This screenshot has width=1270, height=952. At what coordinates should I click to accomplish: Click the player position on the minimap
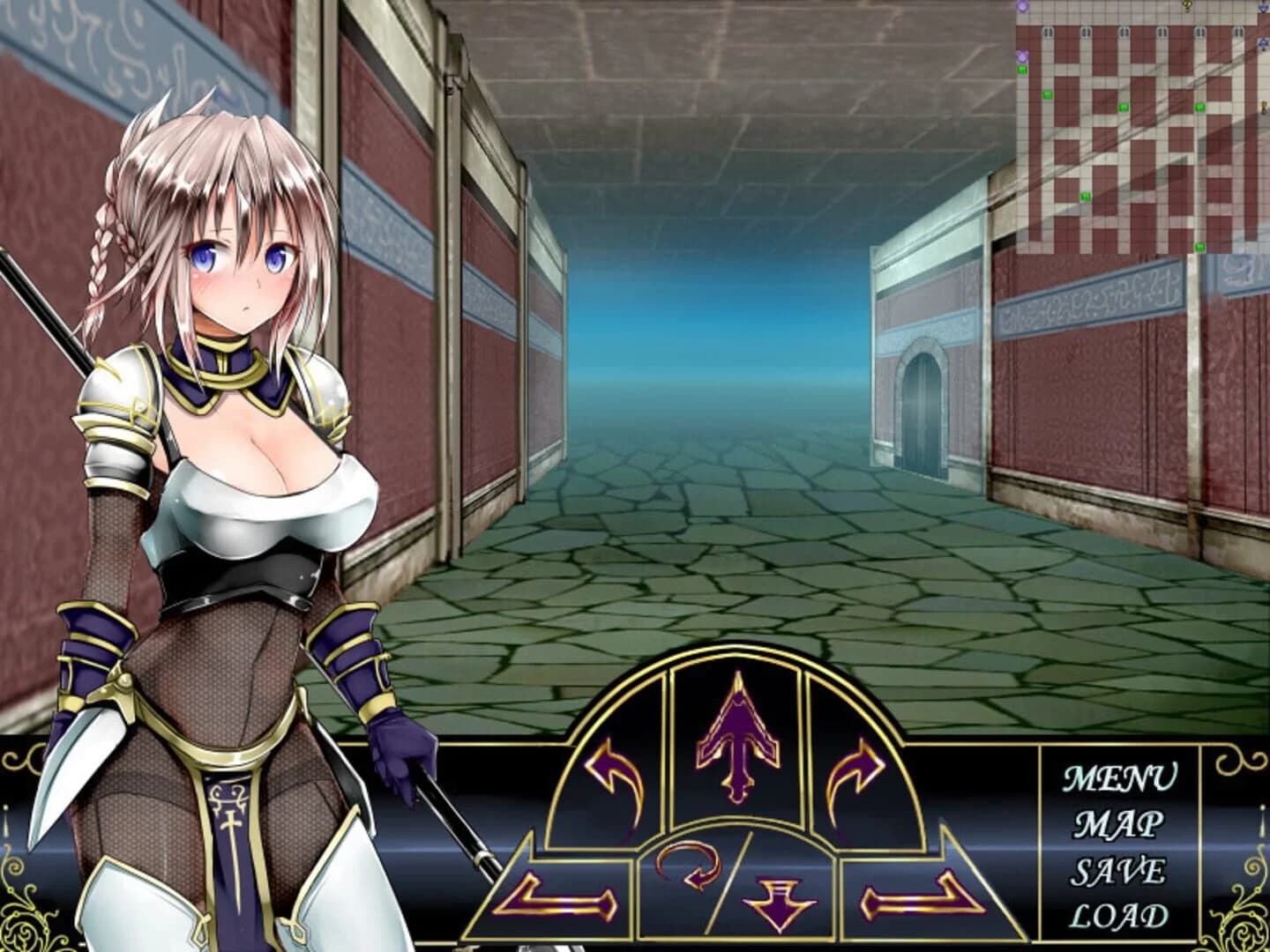pos(1263,107)
